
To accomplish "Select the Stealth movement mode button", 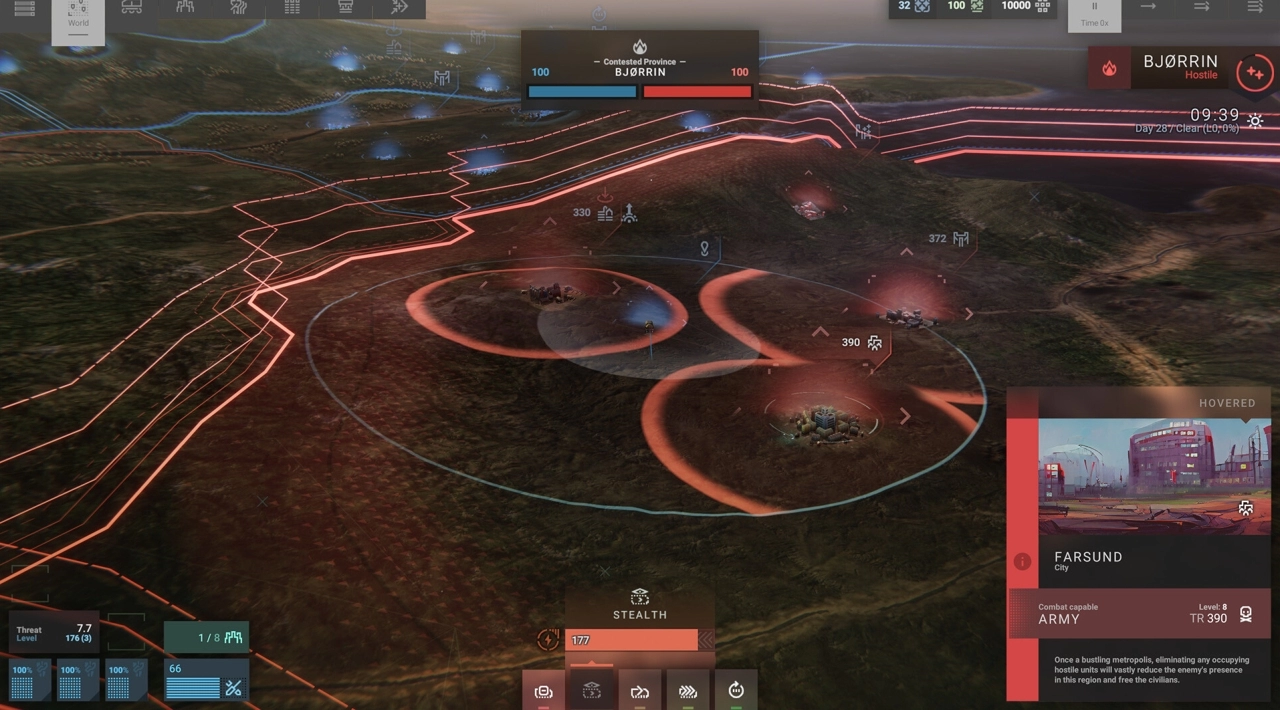I will (591, 690).
